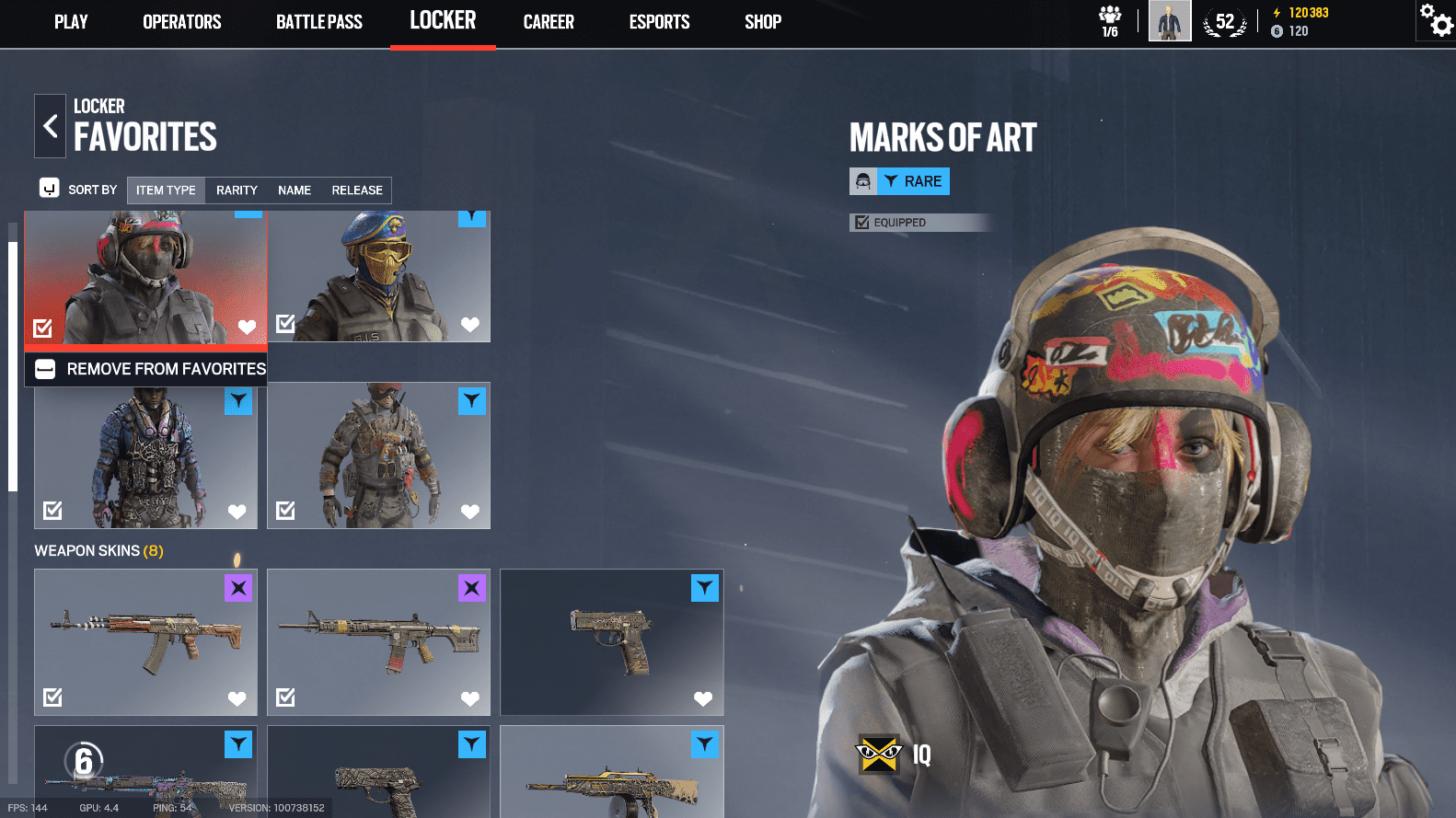
Task: Choose the blue patterned uniform thumbnail
Action: [145, 456]
